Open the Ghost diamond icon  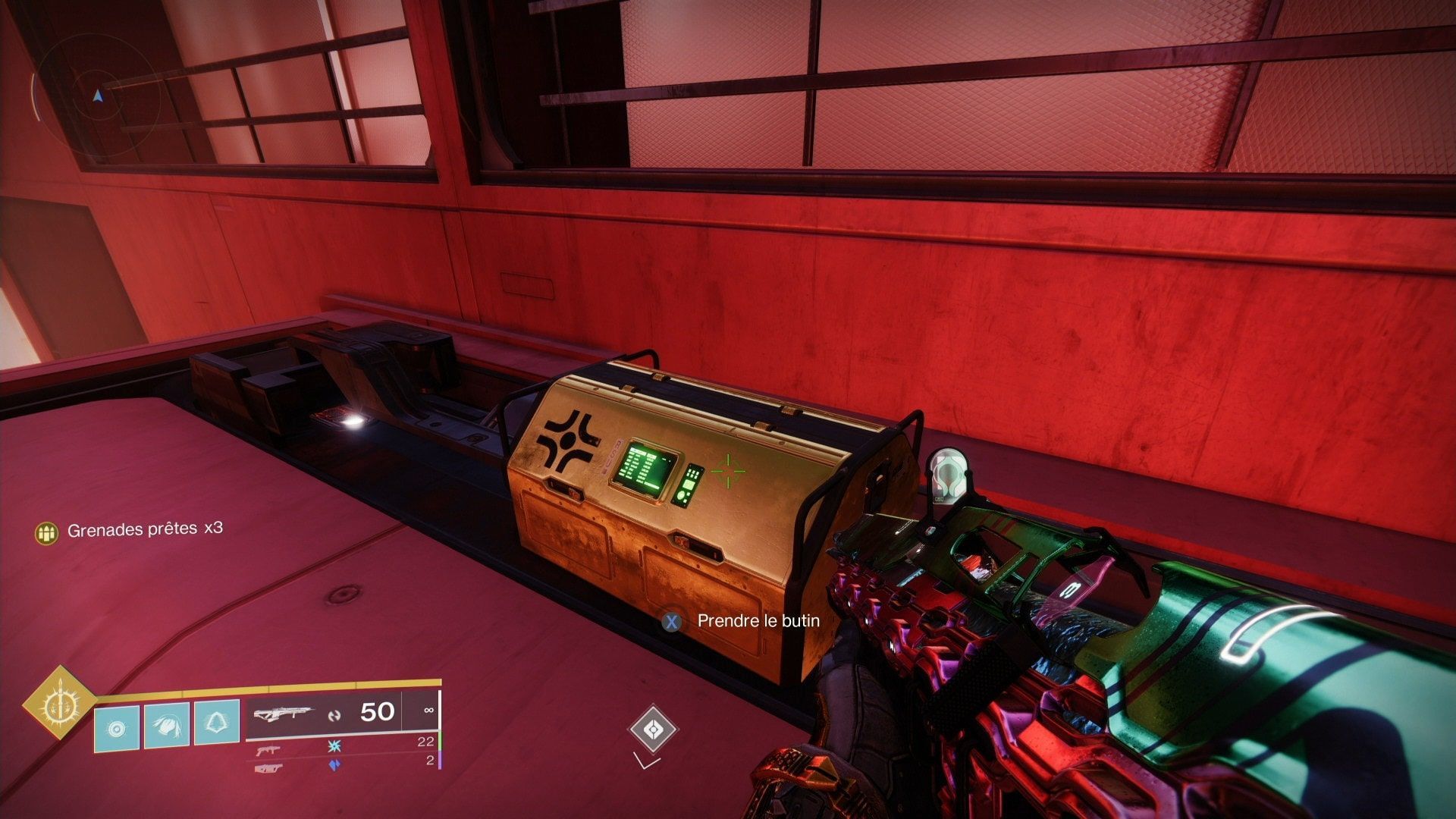652,730
